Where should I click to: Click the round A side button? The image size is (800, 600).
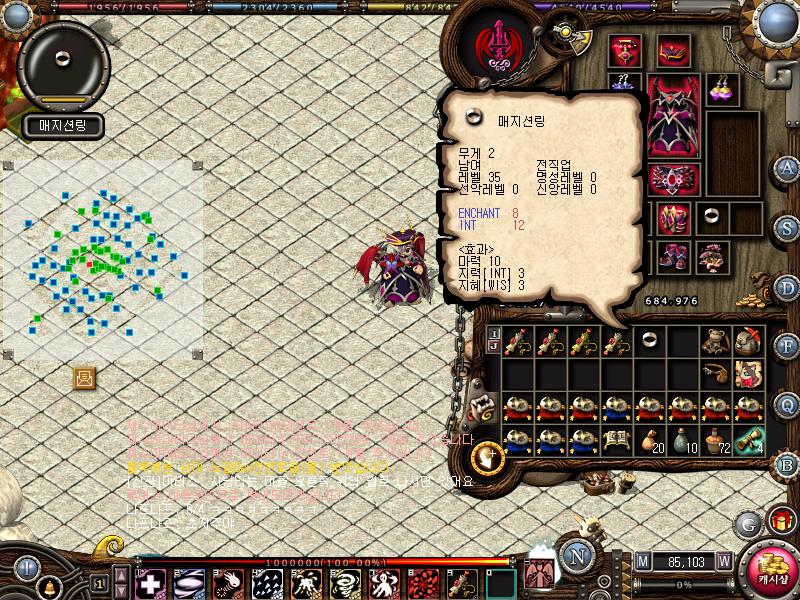coord(787,167)
